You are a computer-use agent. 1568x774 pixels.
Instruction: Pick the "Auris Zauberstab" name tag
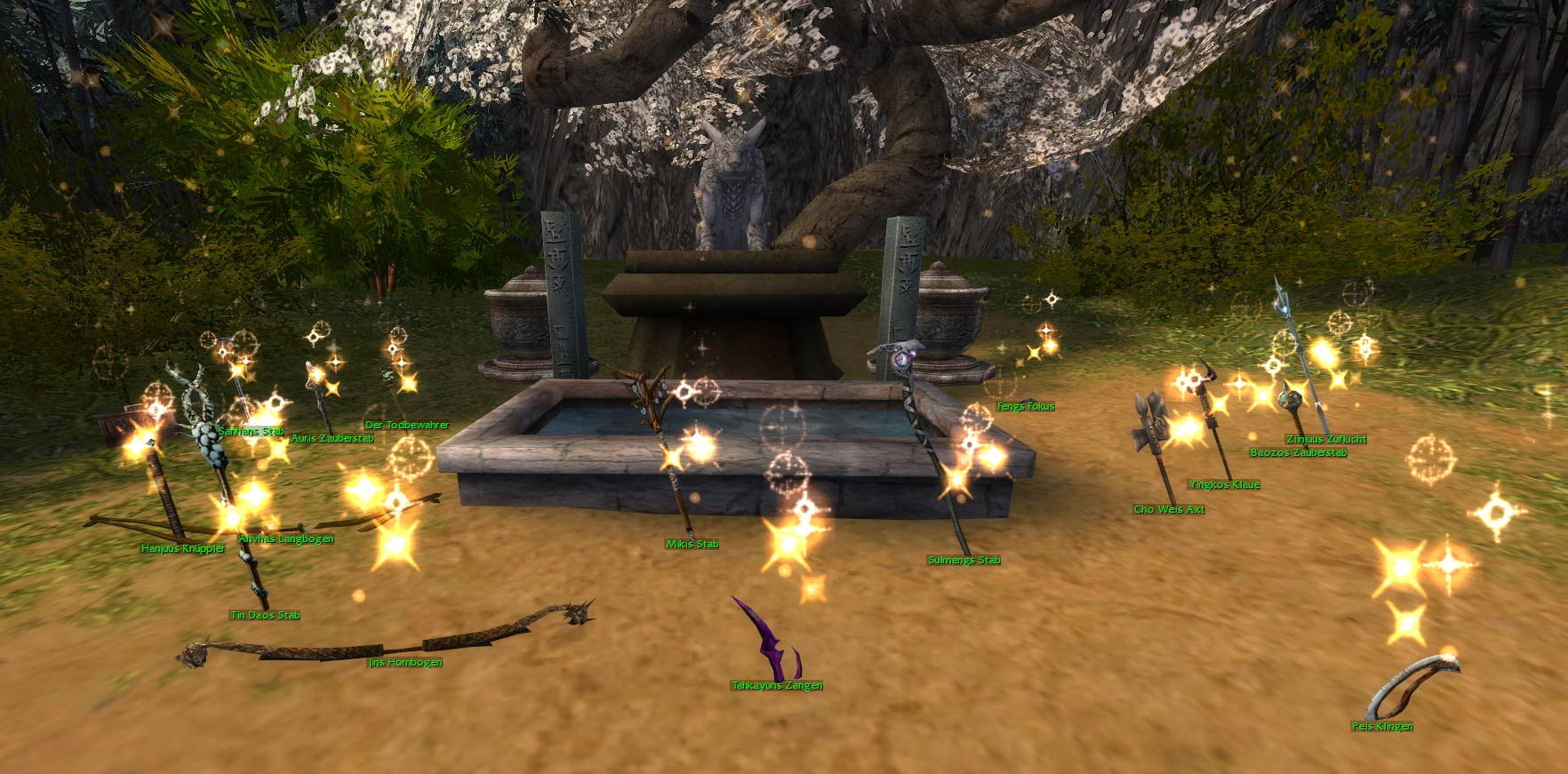pos(332,439)
